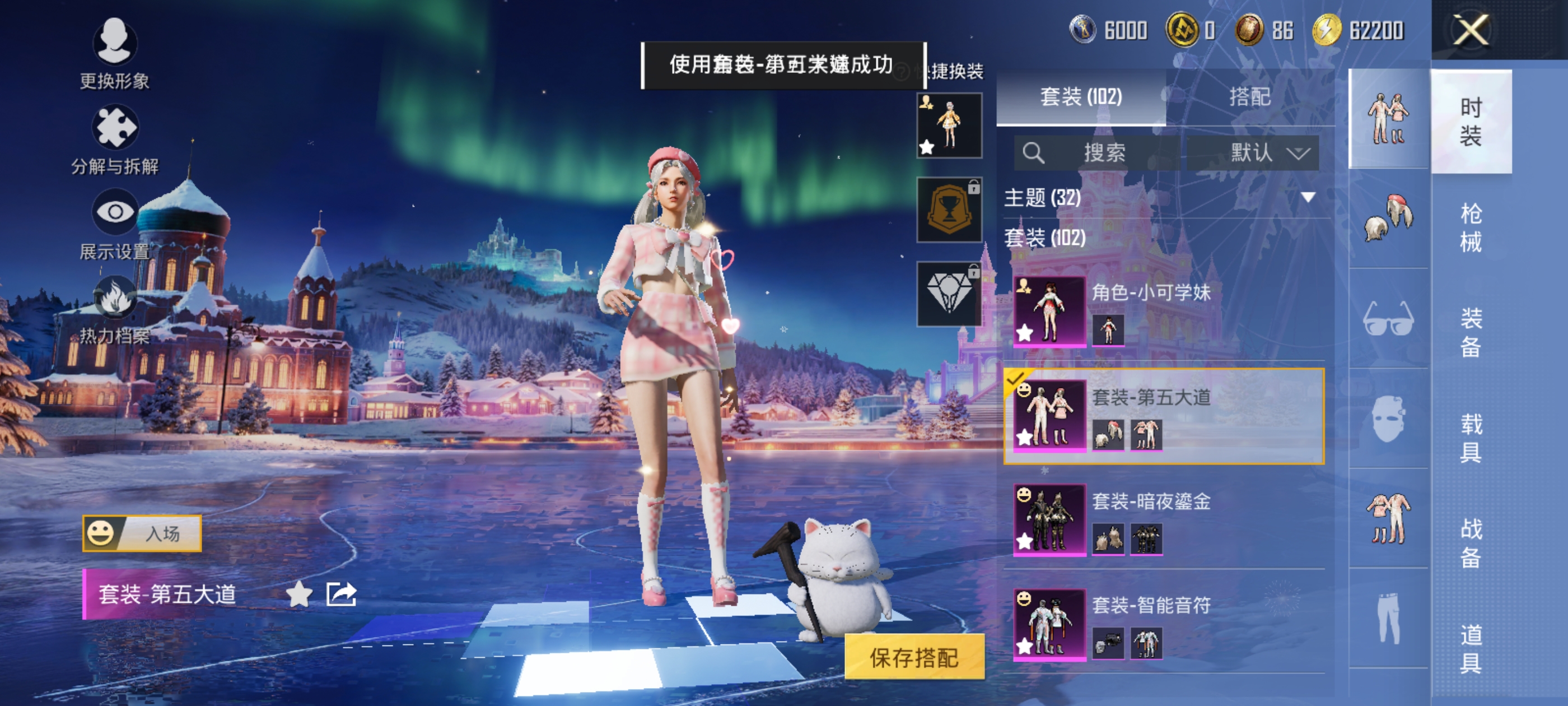Close the wardrobe with the X button
Screen dimensions: 1568x706
point(1471,29)
